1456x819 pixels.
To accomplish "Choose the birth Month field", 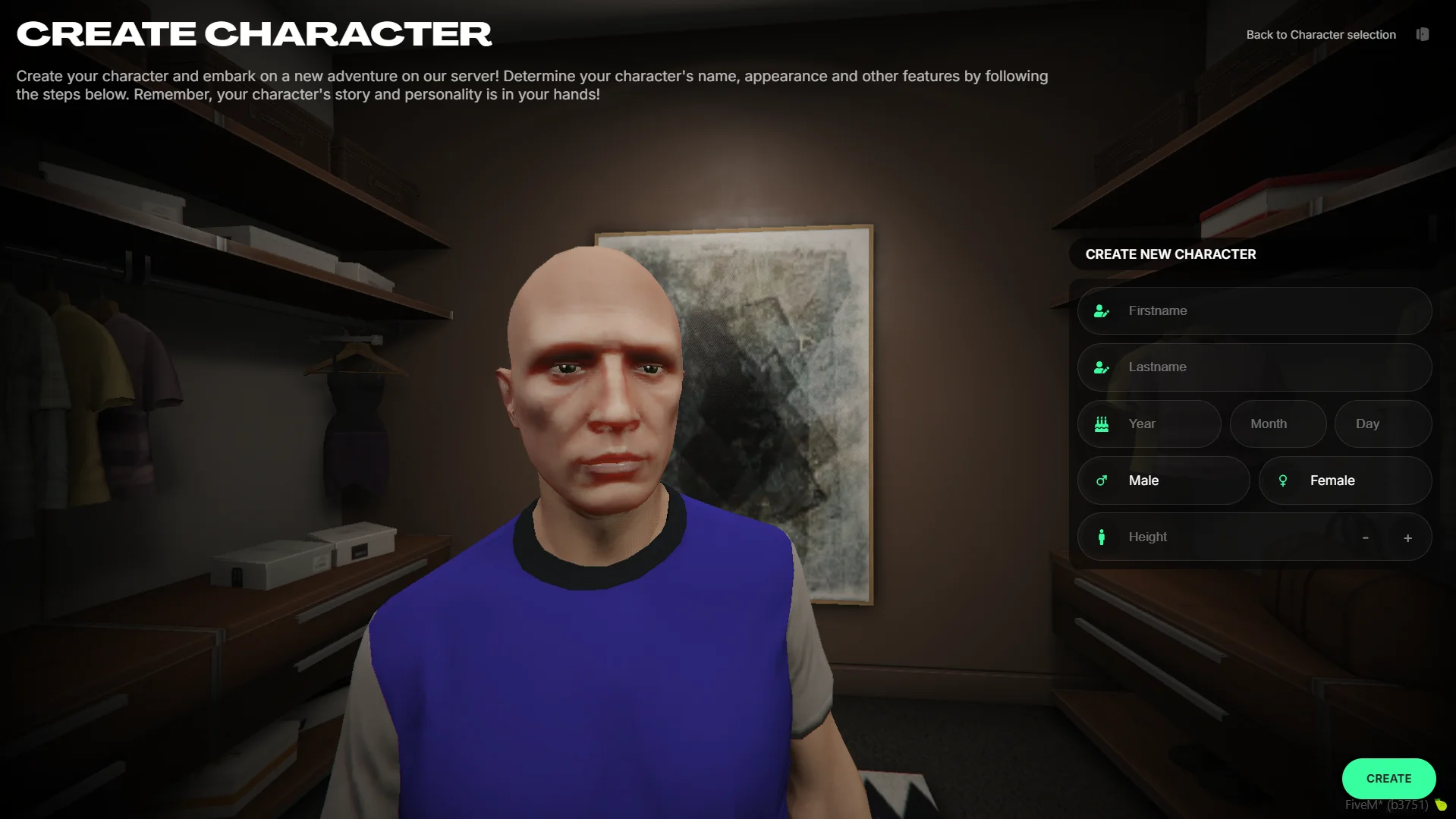I will 1278,424.
